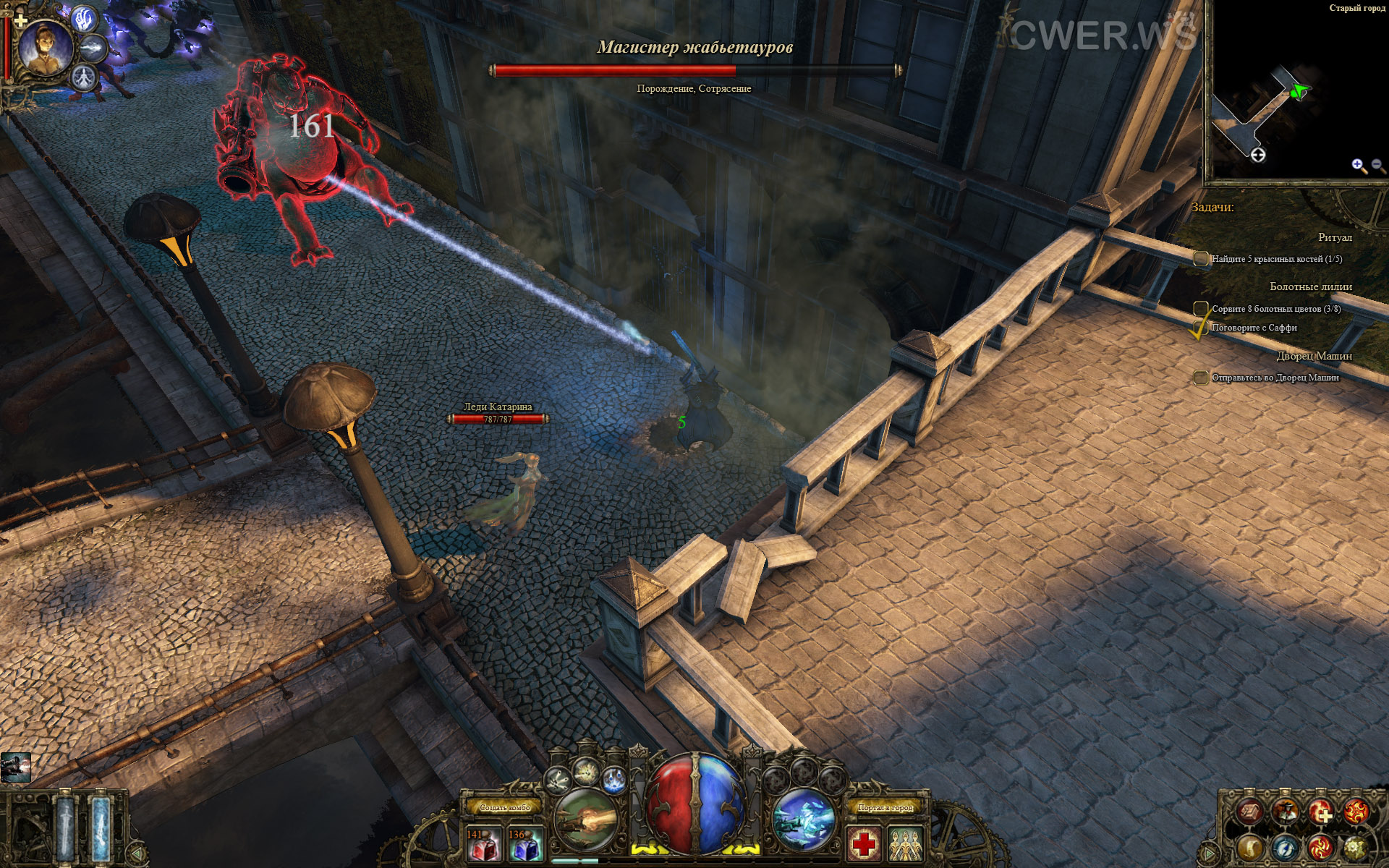
Task: Zoom out the minimap
Action: tap(1378, 166)
